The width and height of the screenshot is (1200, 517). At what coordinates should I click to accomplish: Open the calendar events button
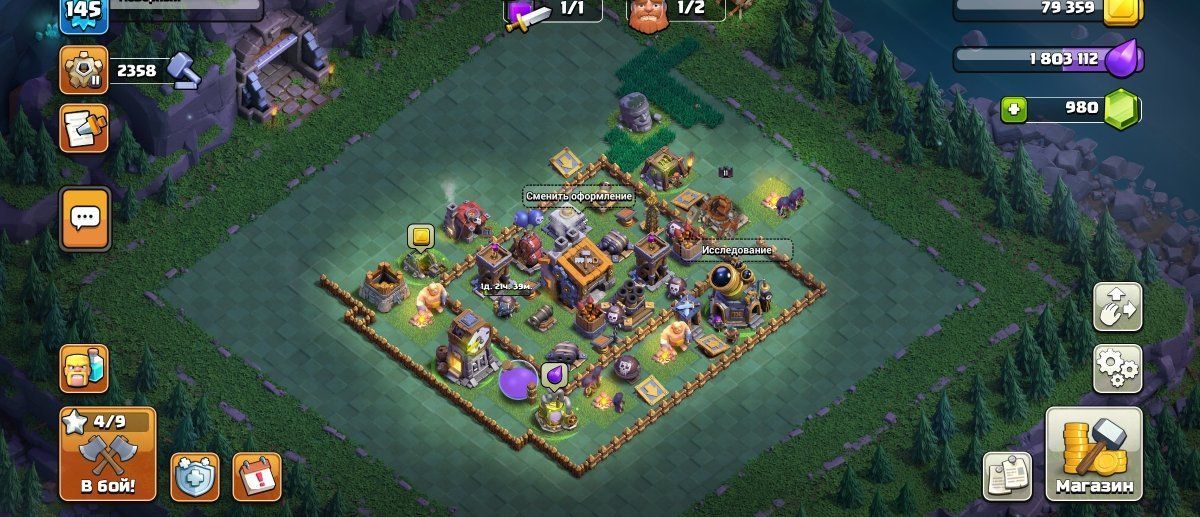pyautogui.click(x=257, y=475)
